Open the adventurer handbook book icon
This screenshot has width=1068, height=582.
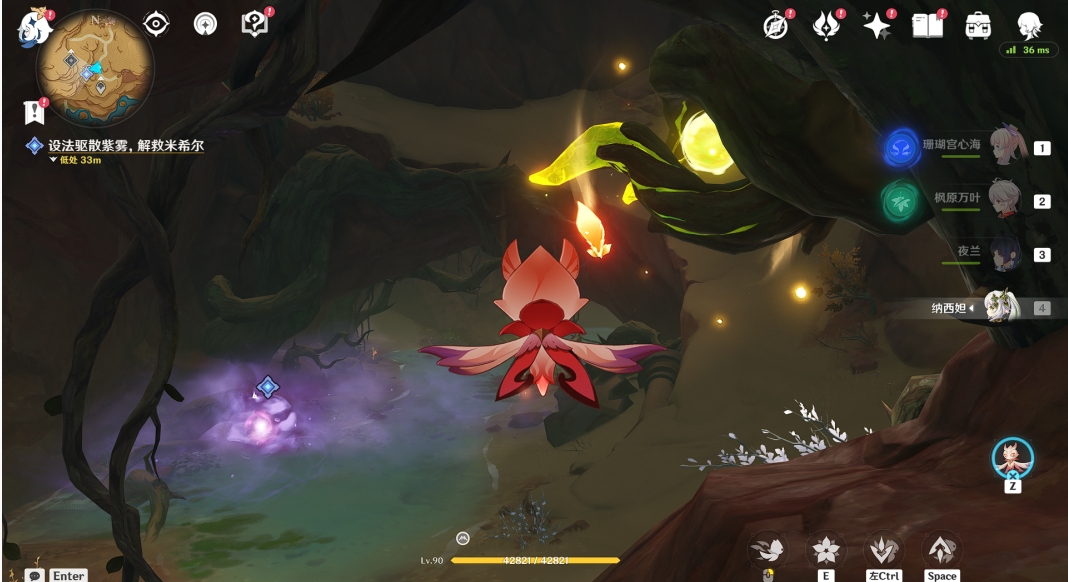(x=928, y=27)
